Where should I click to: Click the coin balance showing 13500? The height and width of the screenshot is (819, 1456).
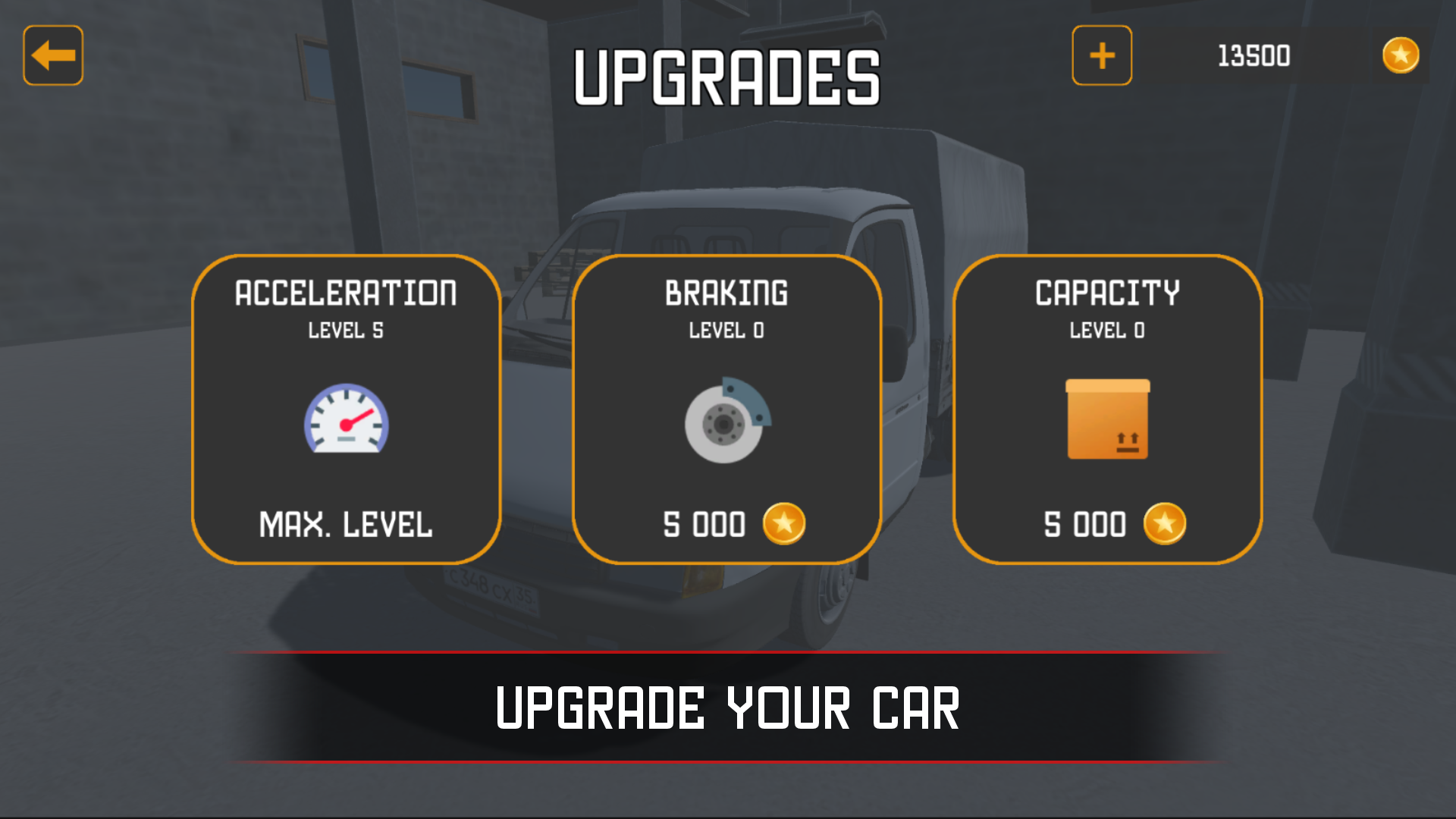click(1252, 55)
